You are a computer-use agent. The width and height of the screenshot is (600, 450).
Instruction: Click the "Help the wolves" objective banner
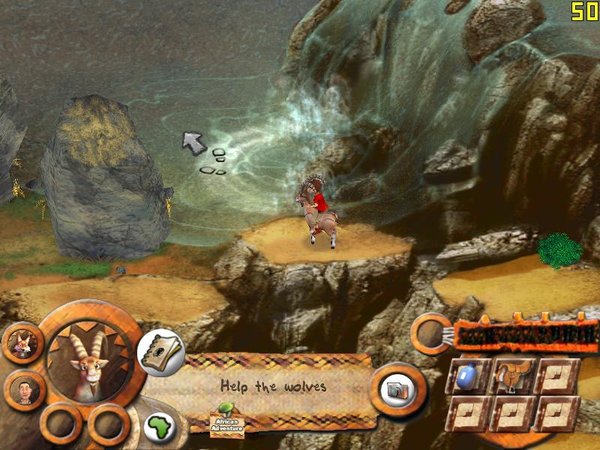pyautogui.click(x=275, y=384)
